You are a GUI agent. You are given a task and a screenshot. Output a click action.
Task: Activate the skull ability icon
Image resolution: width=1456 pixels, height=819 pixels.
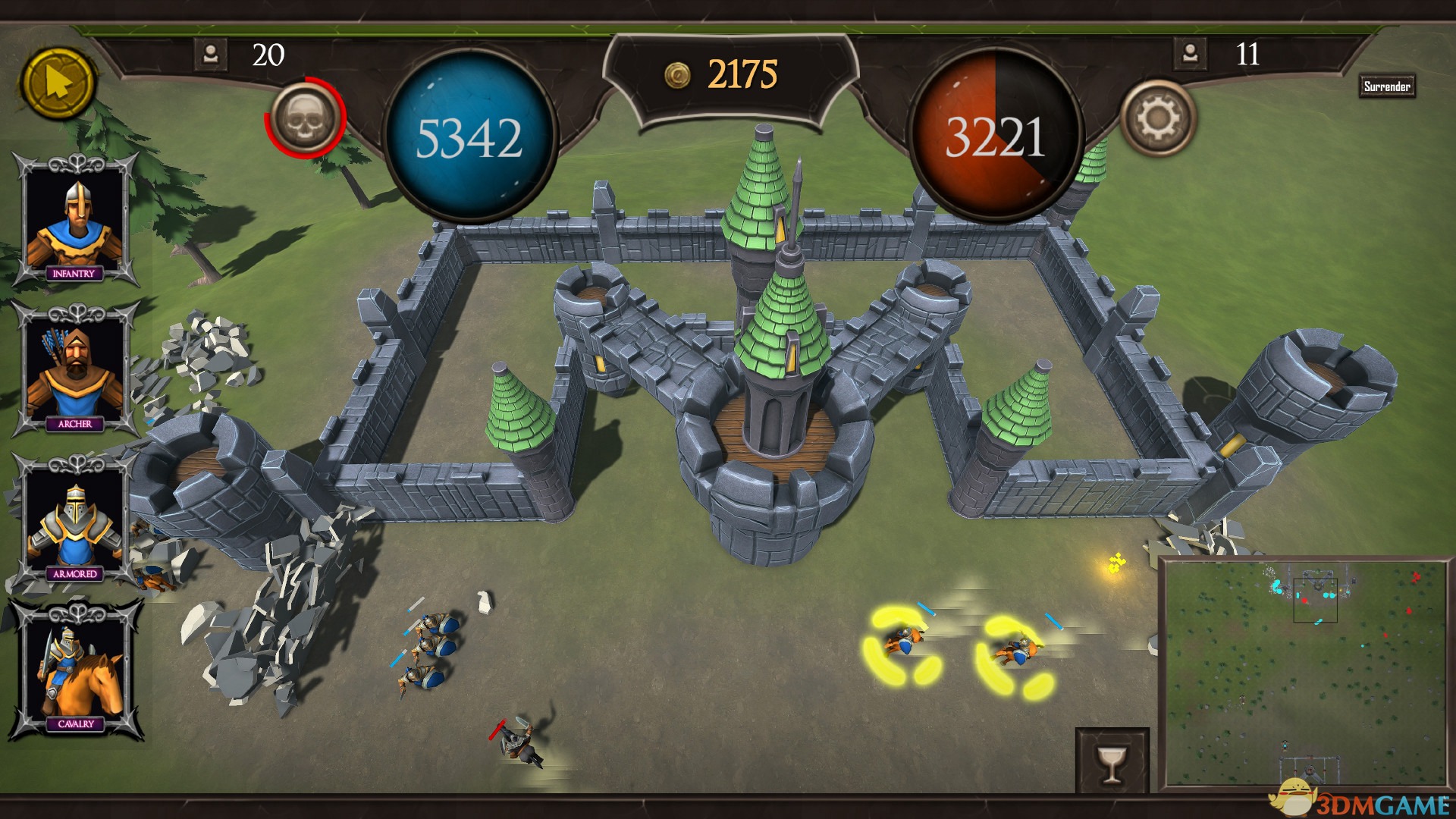305,118
